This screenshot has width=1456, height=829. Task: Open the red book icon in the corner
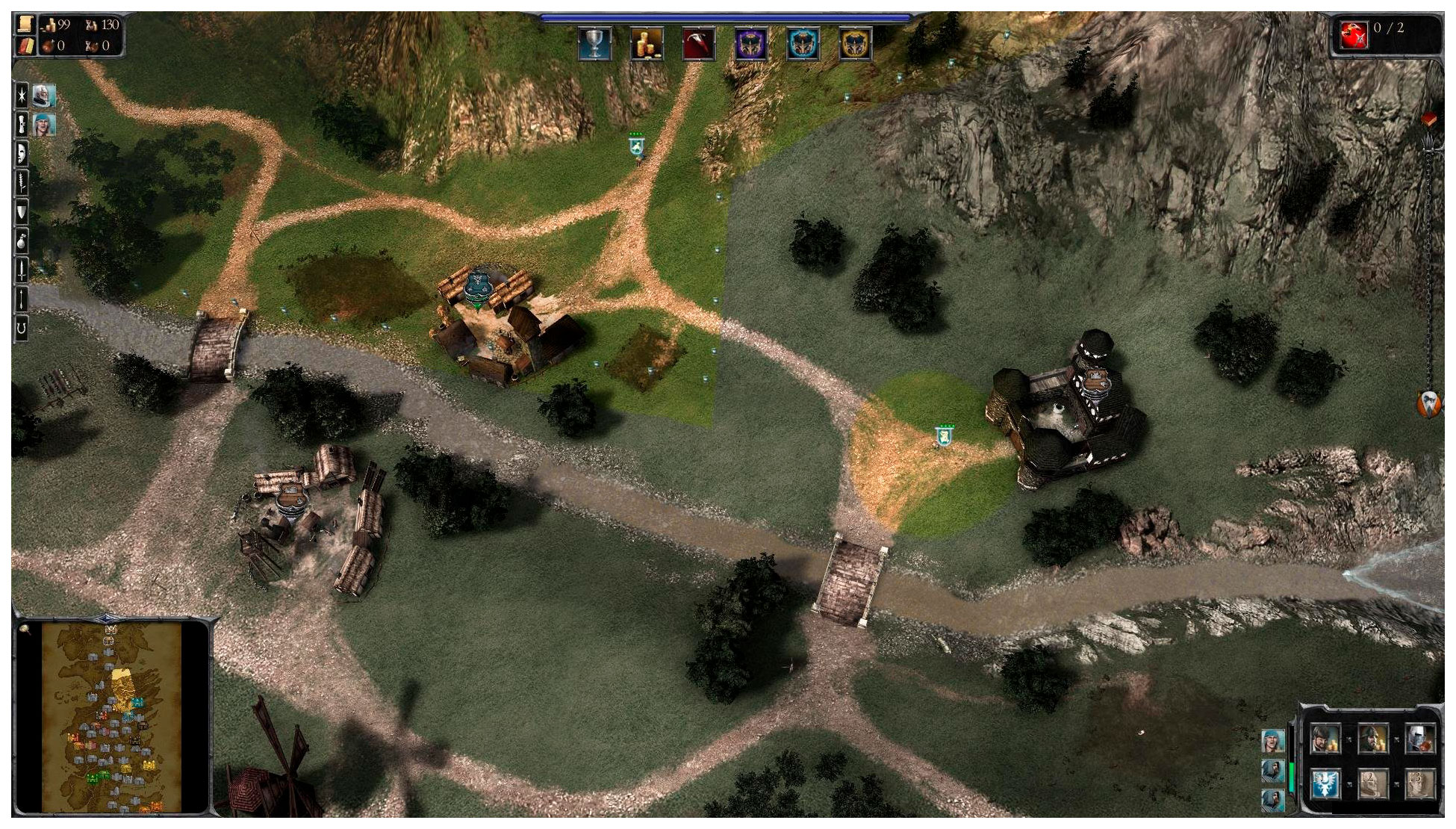pyautogui.click(x=26, y=46)
